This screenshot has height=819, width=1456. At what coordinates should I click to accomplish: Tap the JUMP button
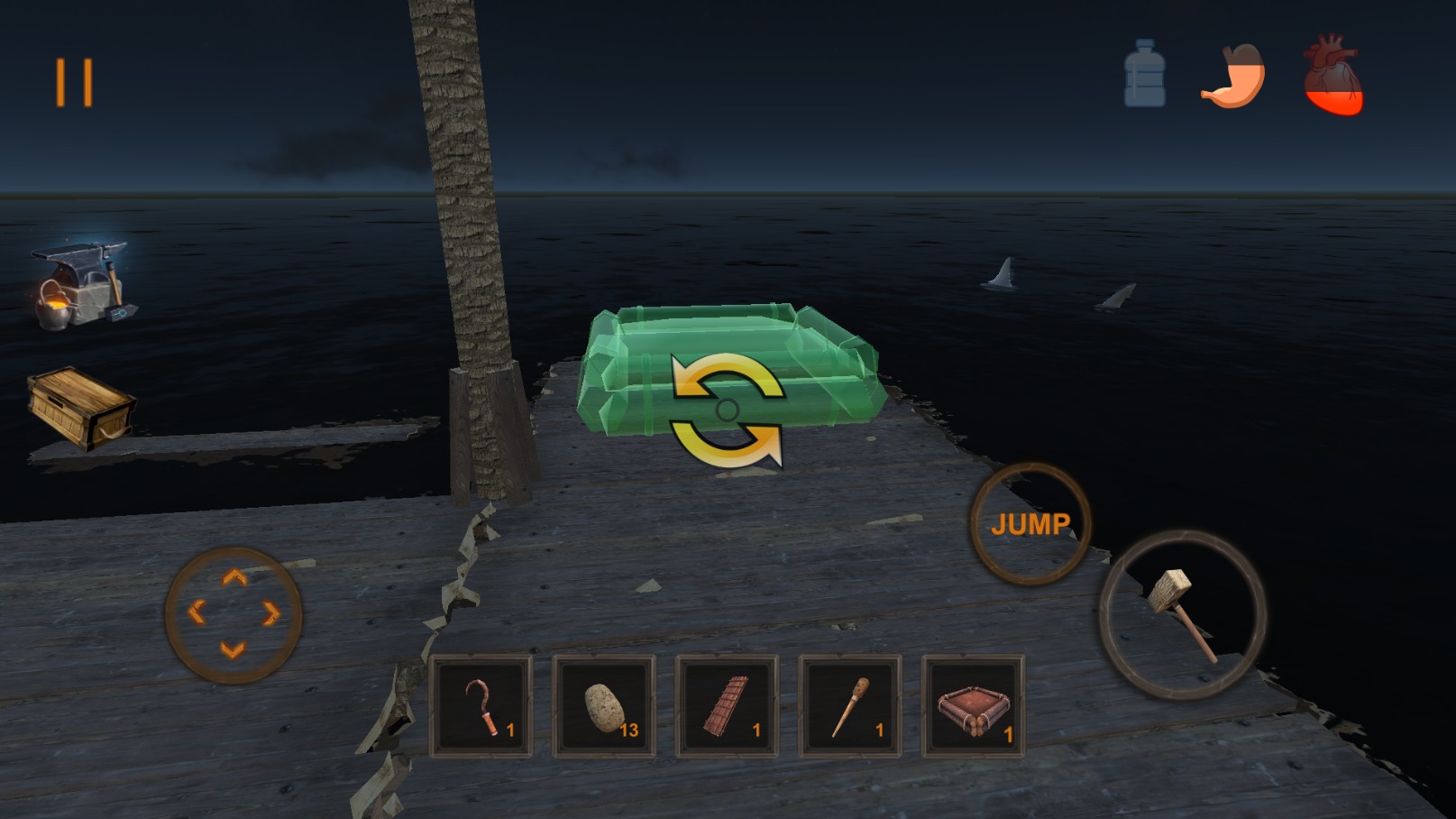pyautogui.click(x=1030, y=524)
